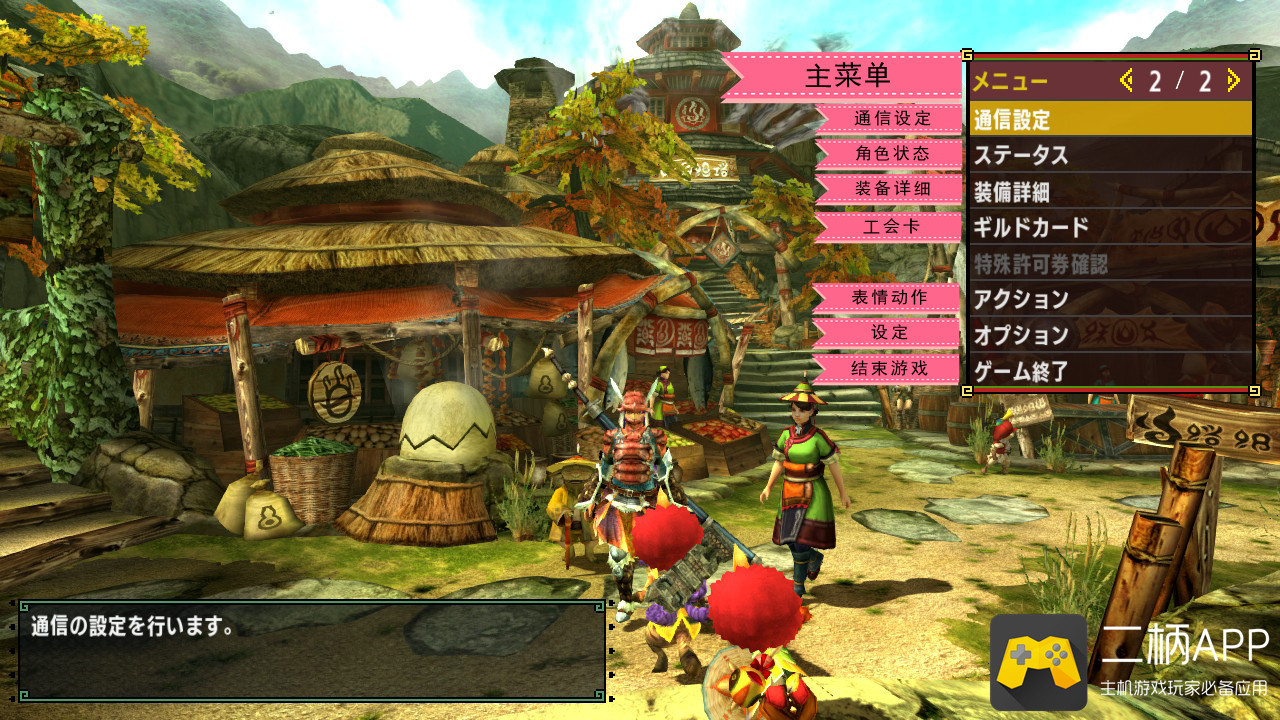1280x720 pixels.
Task: Open the ギルドカード guild card
Action: [1110, 227]
